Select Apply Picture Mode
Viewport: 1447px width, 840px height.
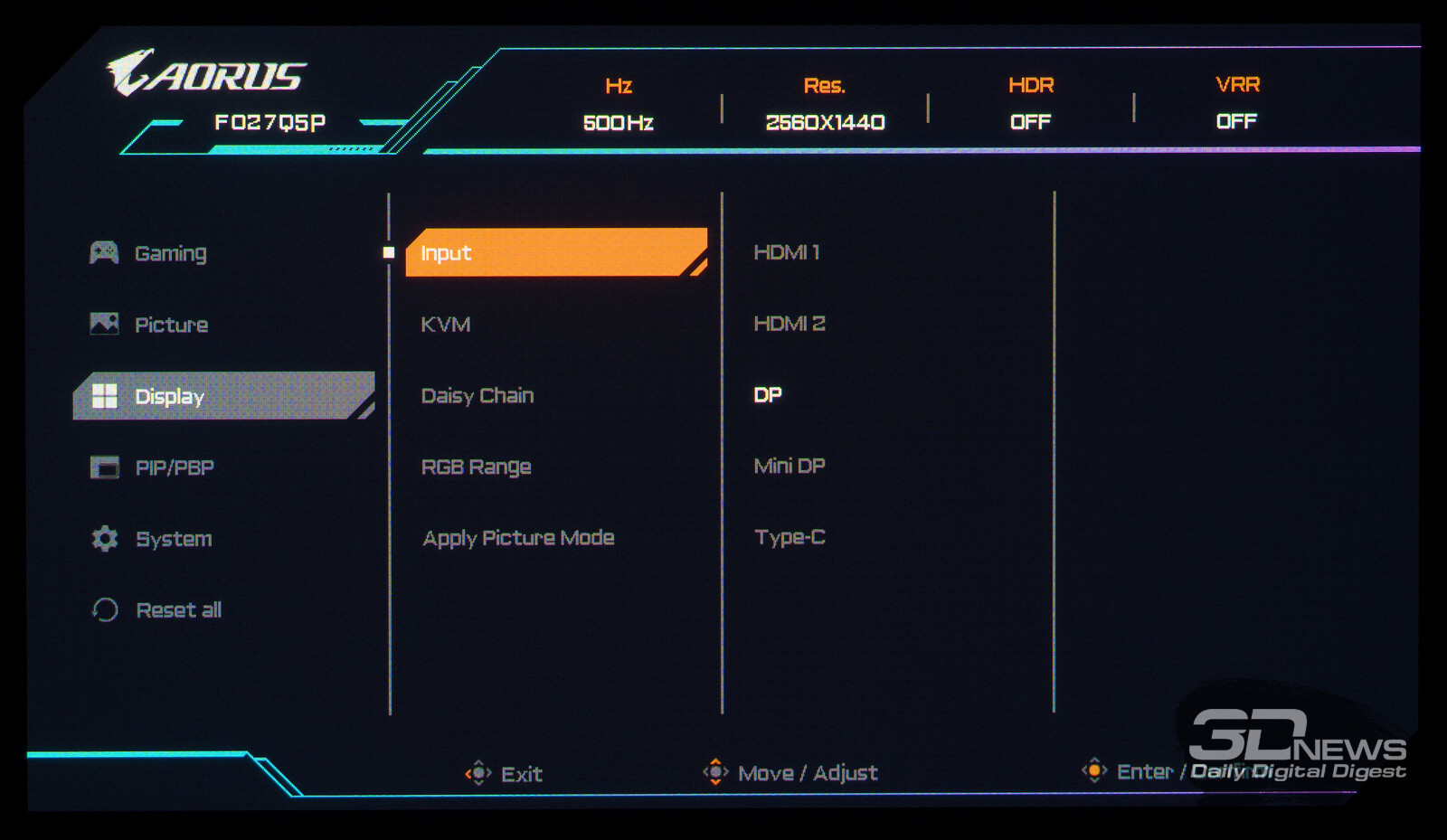pos(518,538)
